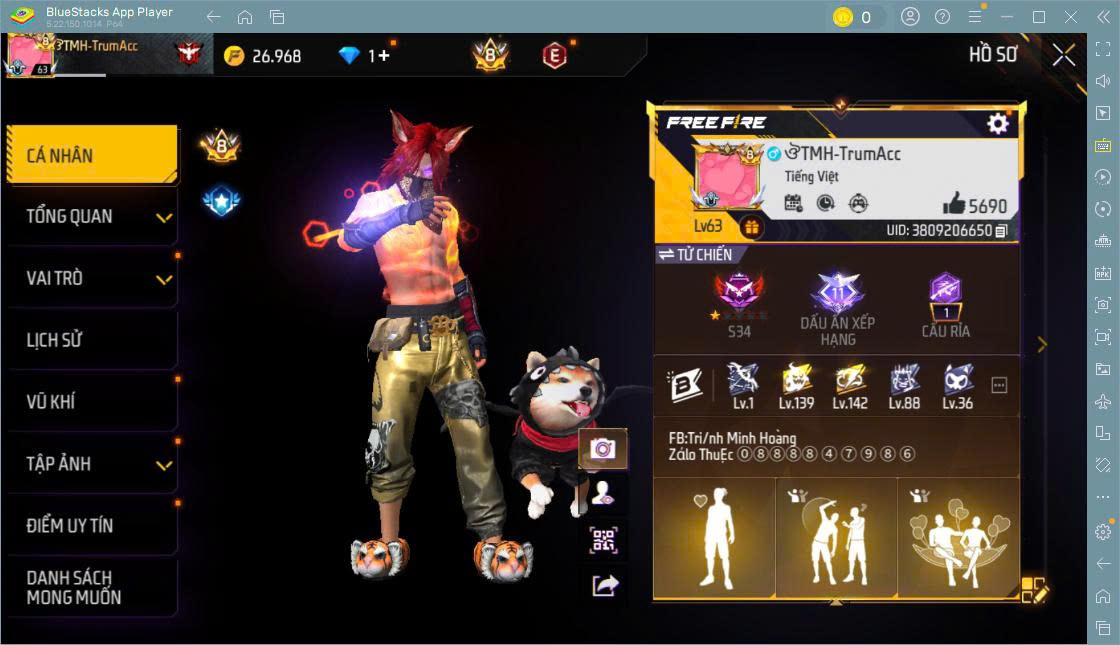Open DANH SÁCH MONG MUỐN wishlist
The height and width of the screenshot is (645, 1120).
pyautogui.click(x=92, y=588)
